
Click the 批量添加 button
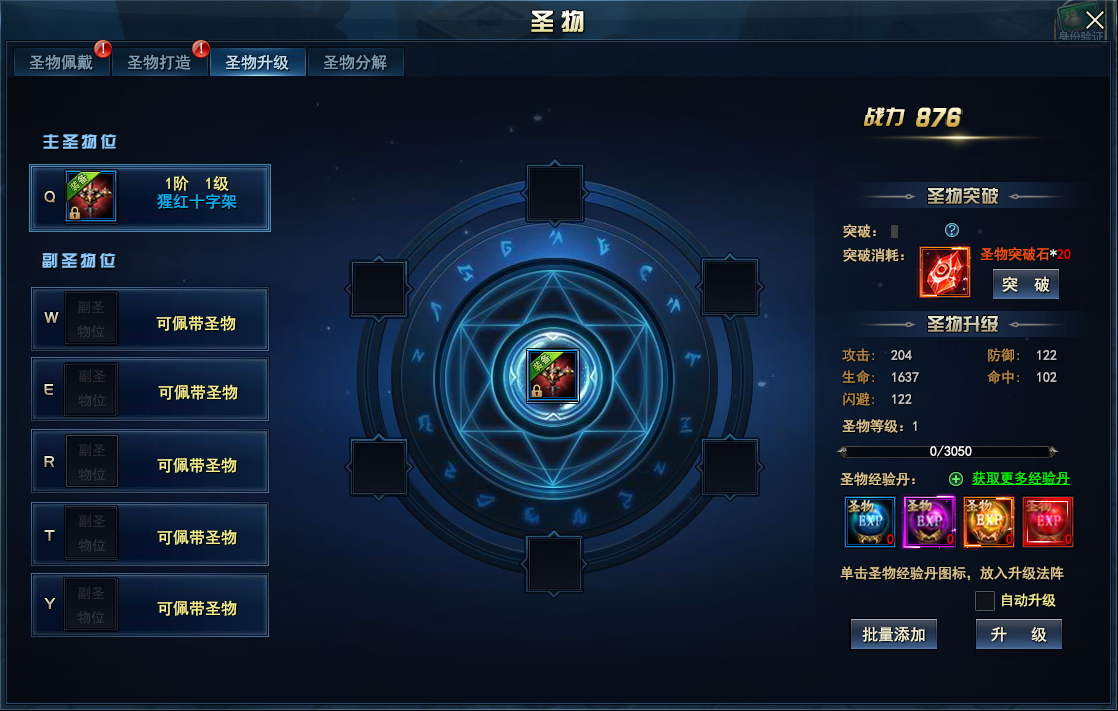click(x=894, y=634)
